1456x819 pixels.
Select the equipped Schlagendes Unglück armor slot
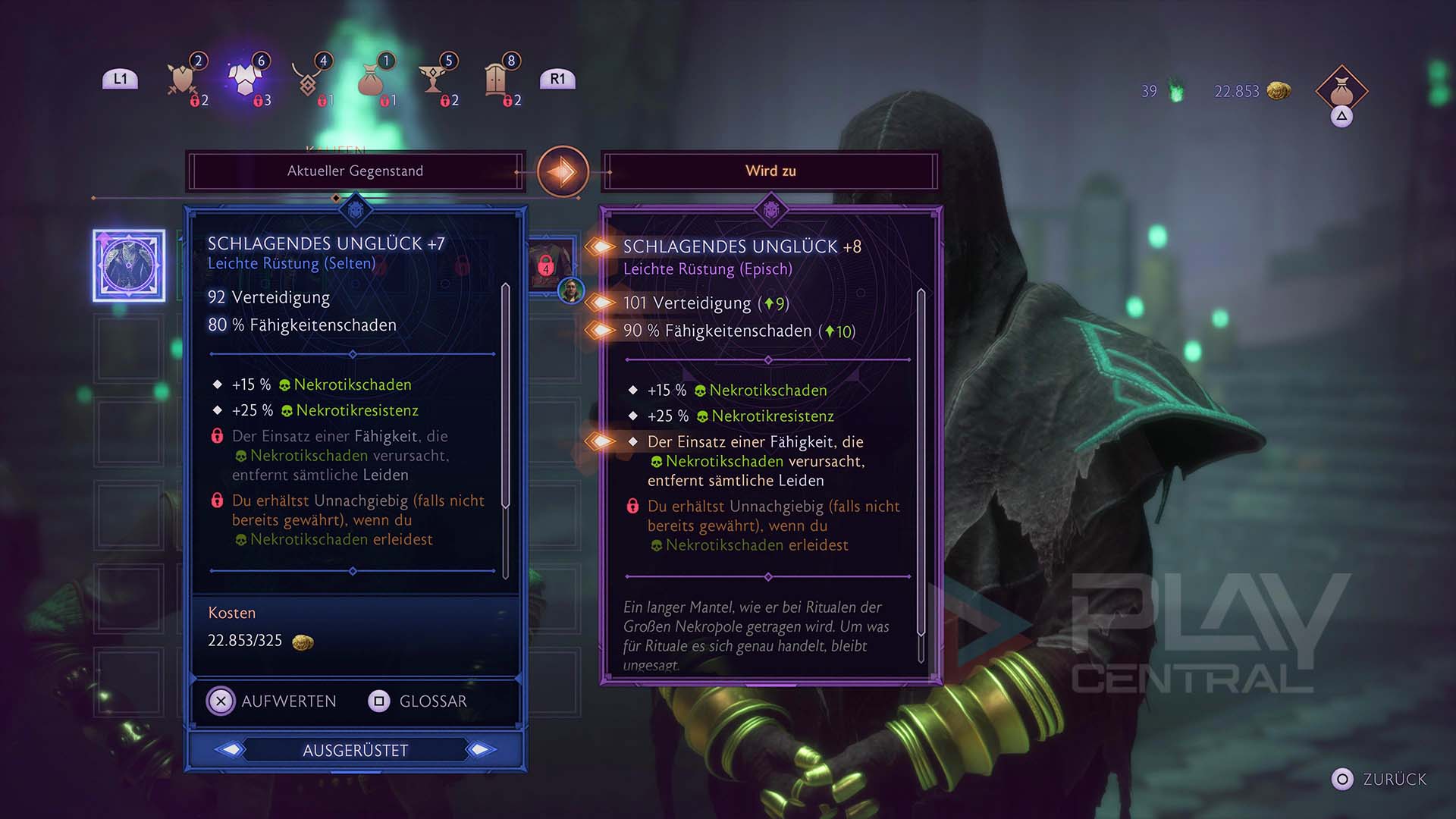[129, 265]
